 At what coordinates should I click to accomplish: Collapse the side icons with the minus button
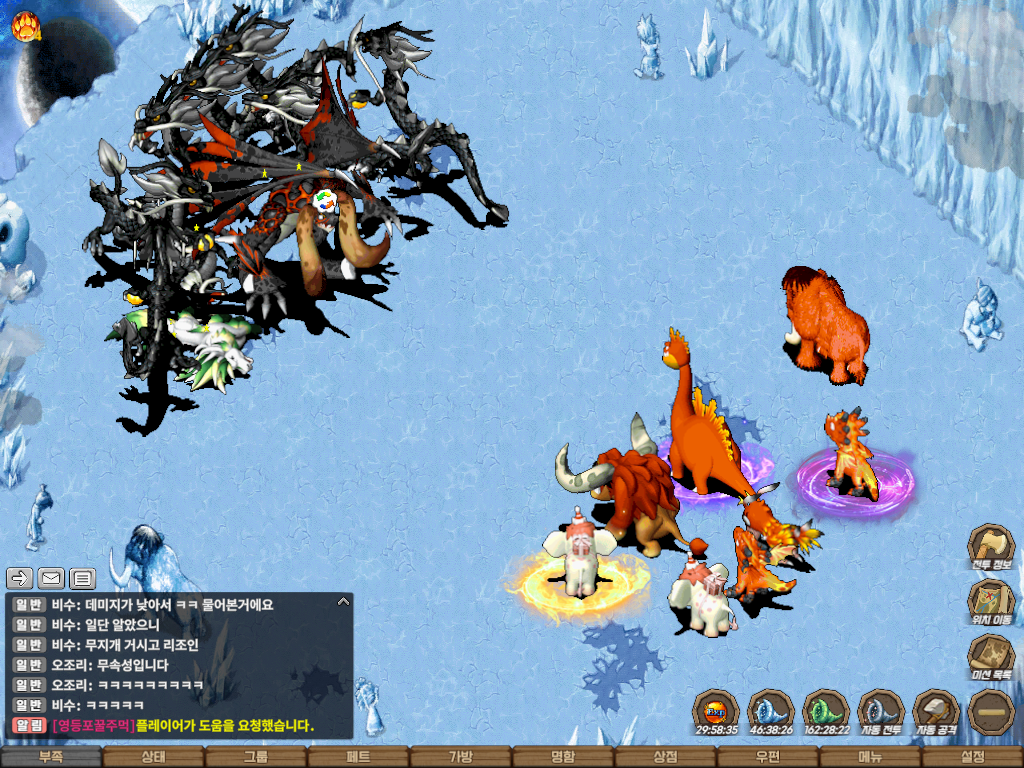point(991,711)
